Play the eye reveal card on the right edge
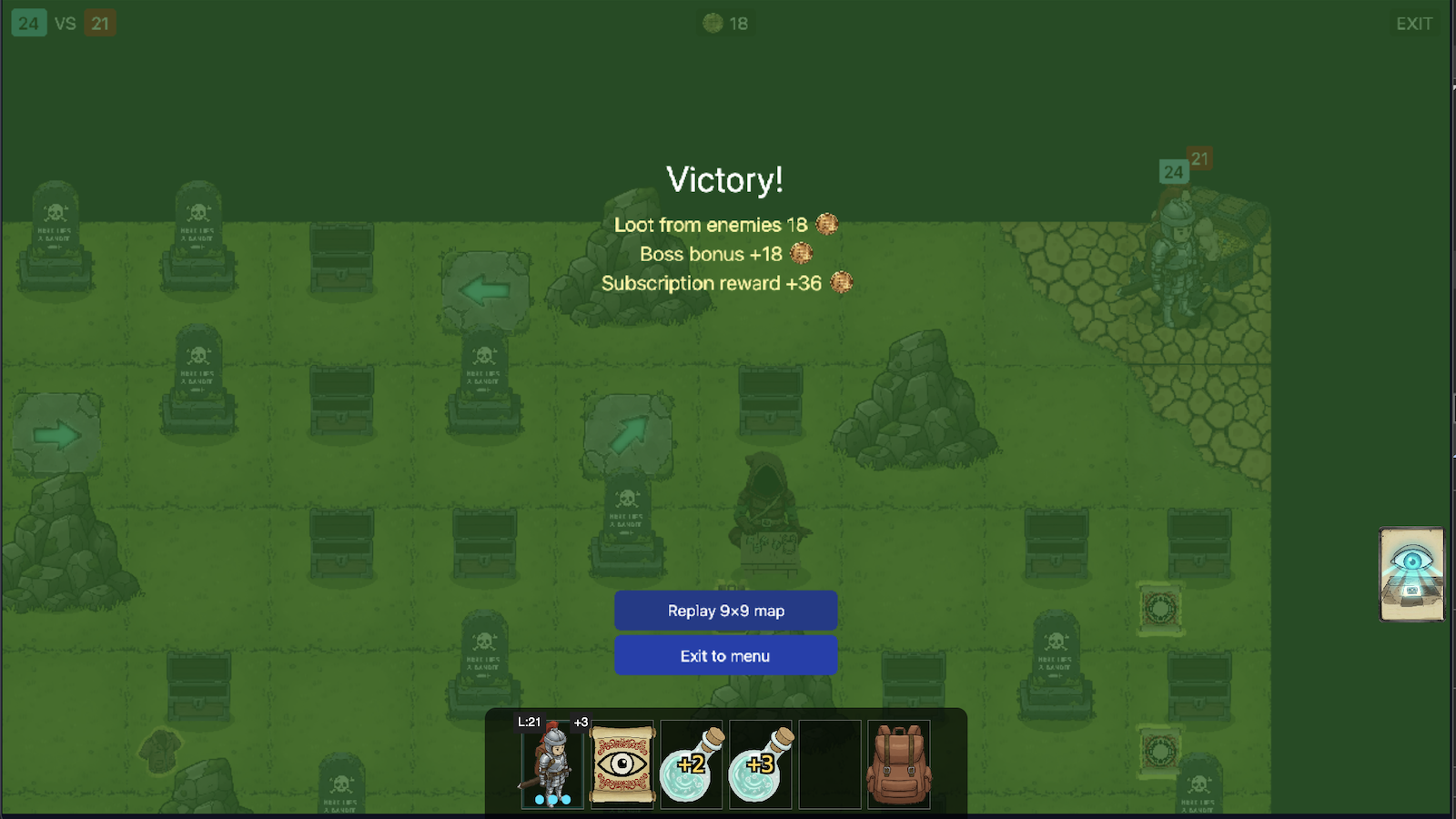Viewport: 1456px width, 819px height. click(1411, 573)
